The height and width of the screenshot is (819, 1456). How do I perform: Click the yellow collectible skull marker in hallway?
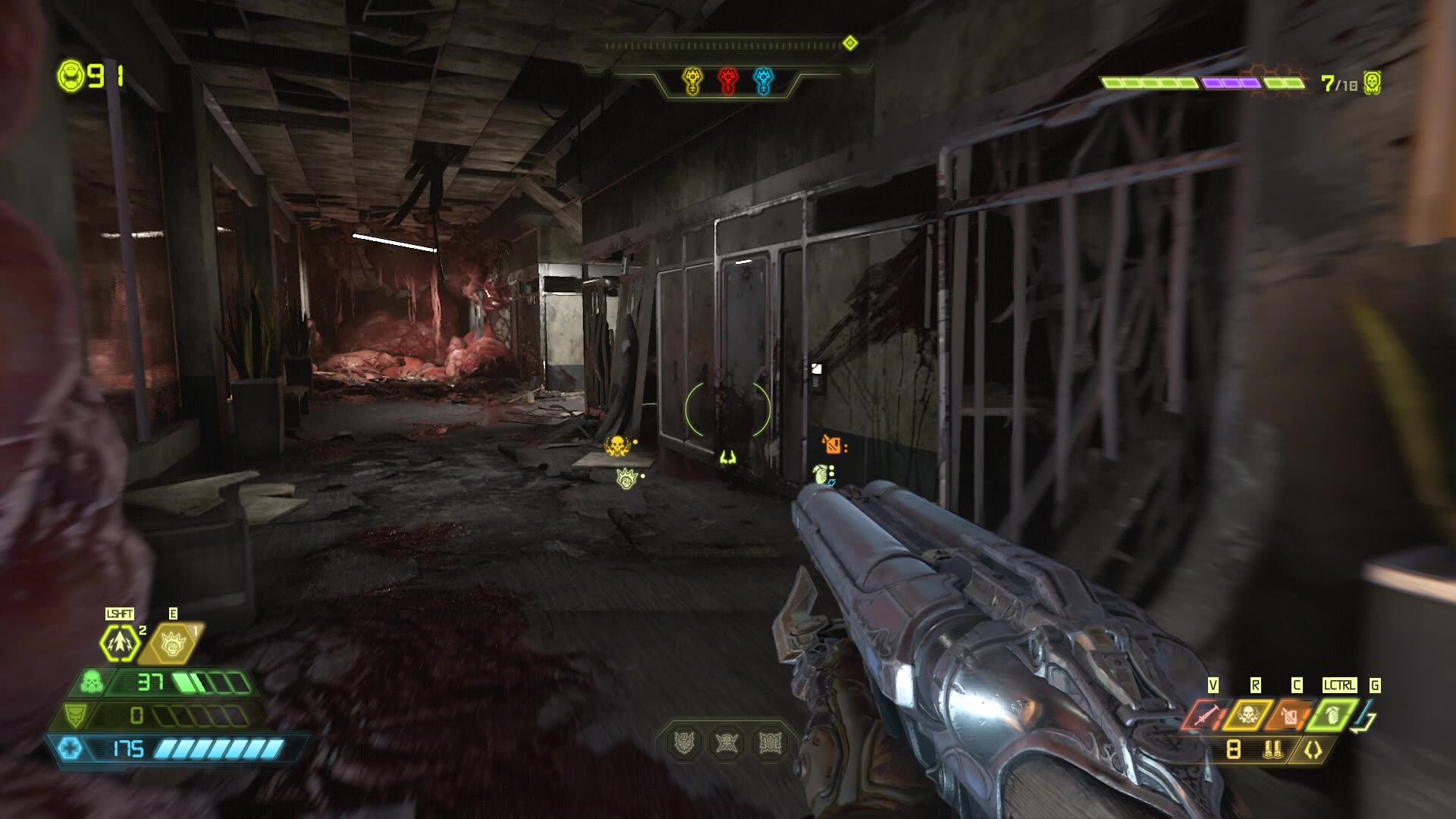[x=618, y=446]
